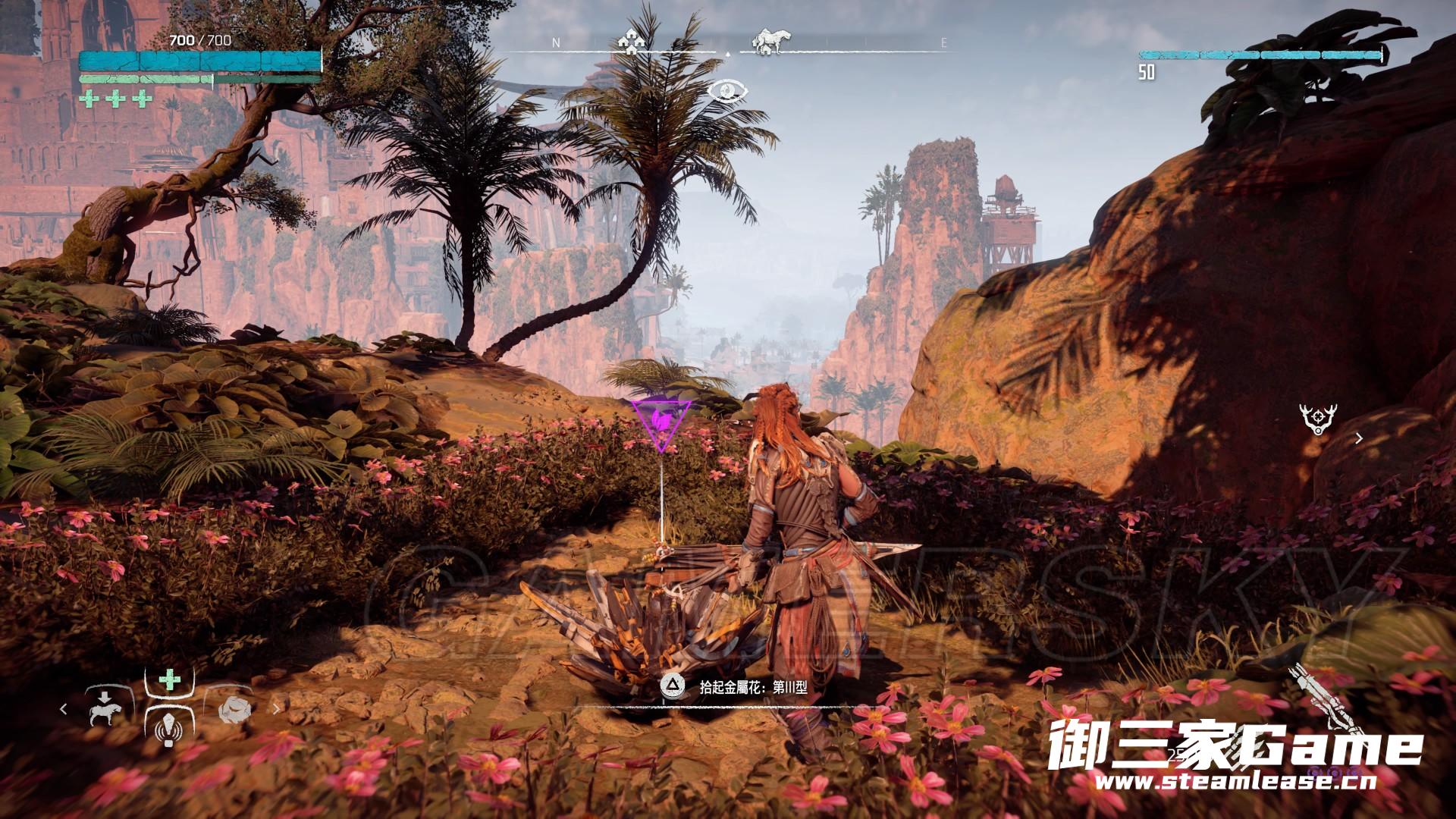1456x819 pixels.
Task: Cycle tools with the right arrow
Action: 277,709
